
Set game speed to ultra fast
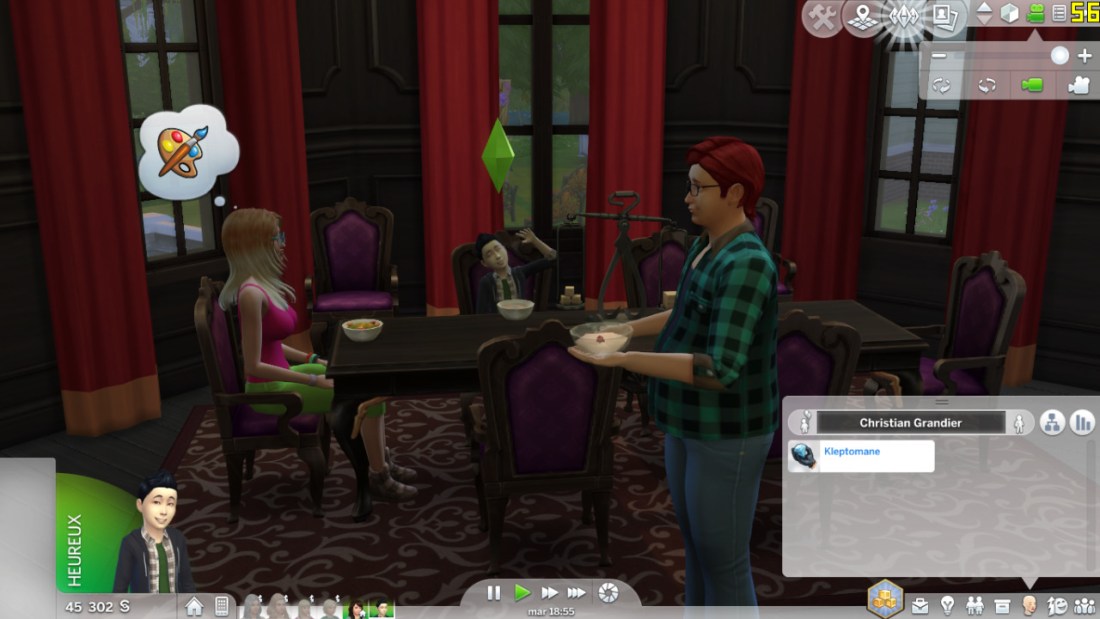click(577, 593)
